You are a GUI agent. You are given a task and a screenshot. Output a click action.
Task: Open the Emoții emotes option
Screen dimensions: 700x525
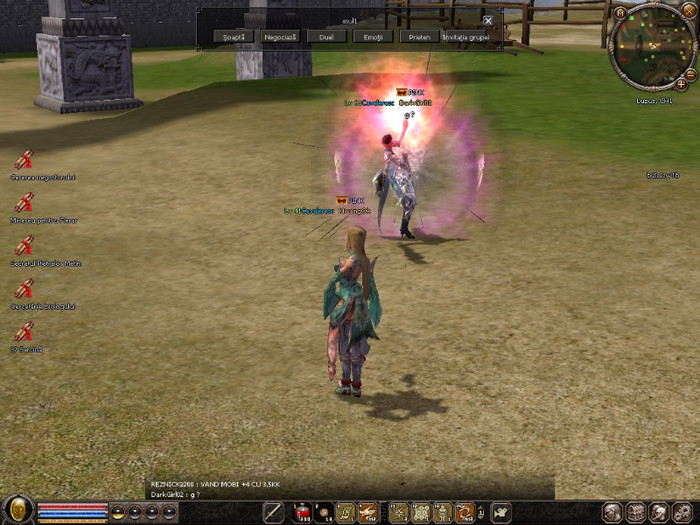372,36
